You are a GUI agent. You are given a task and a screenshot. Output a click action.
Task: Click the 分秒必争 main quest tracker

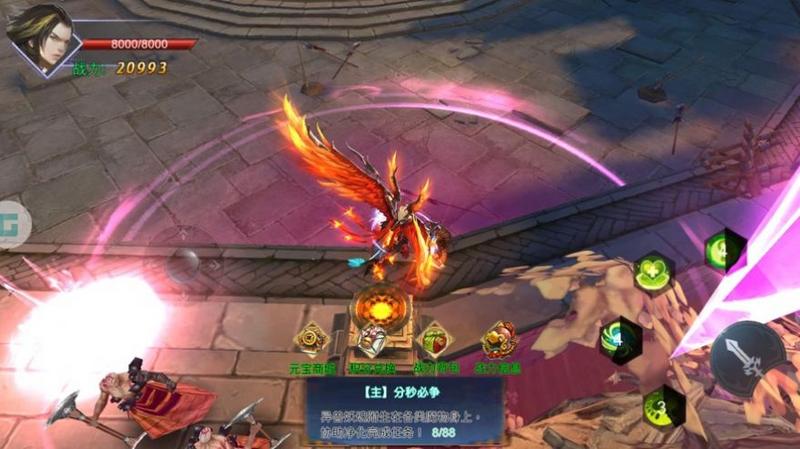[405, 408]
